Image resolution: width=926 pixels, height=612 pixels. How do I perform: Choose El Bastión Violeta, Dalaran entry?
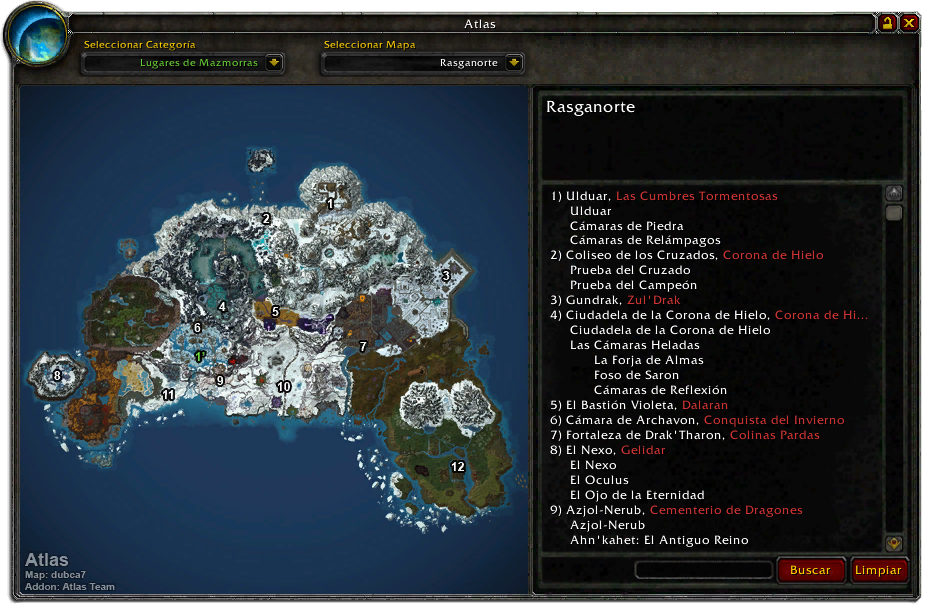[639, 405]
